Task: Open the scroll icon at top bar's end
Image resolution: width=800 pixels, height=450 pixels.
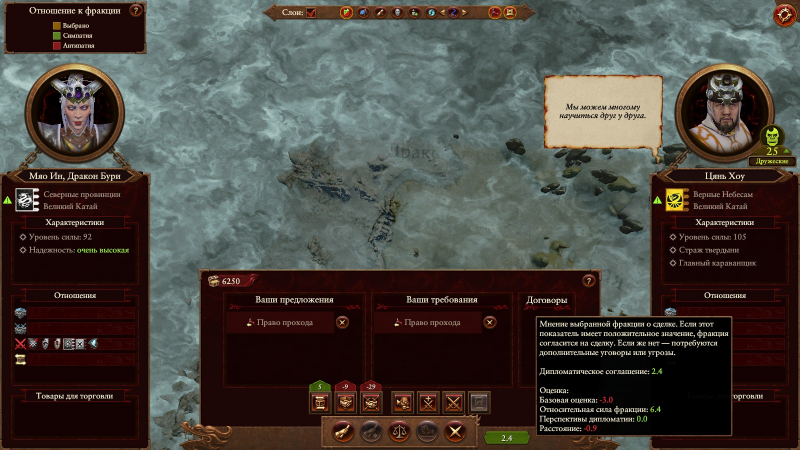Action: tap(511, 13)
